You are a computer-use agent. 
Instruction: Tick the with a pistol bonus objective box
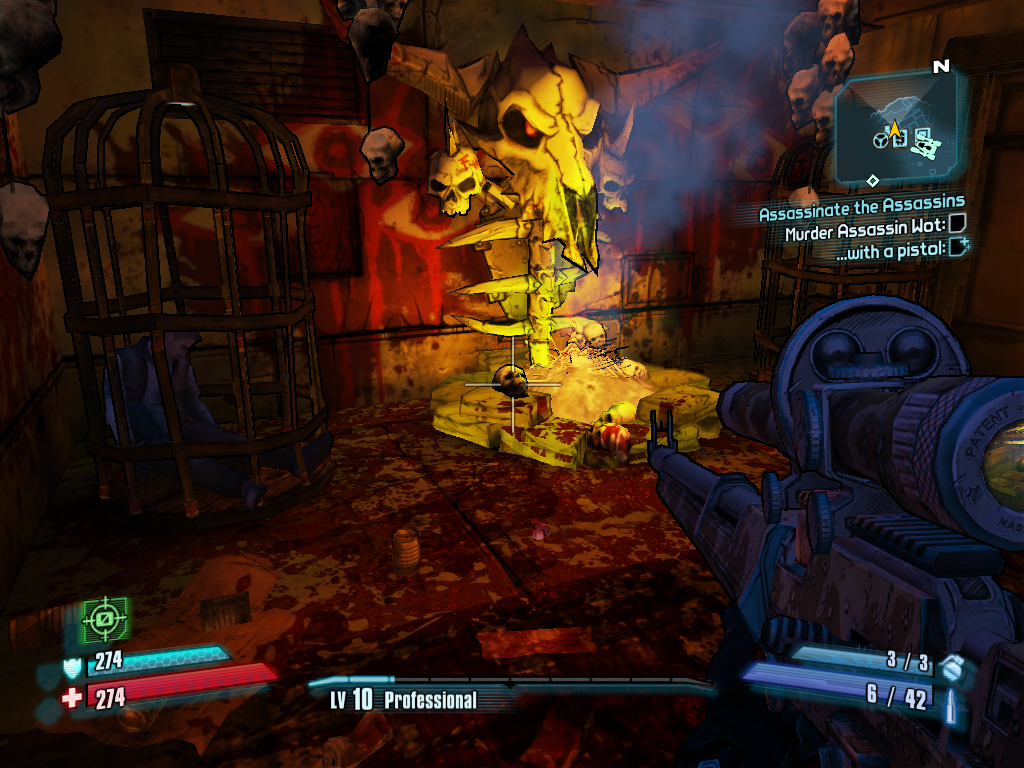pyautogui.click(x=959, y=249)
